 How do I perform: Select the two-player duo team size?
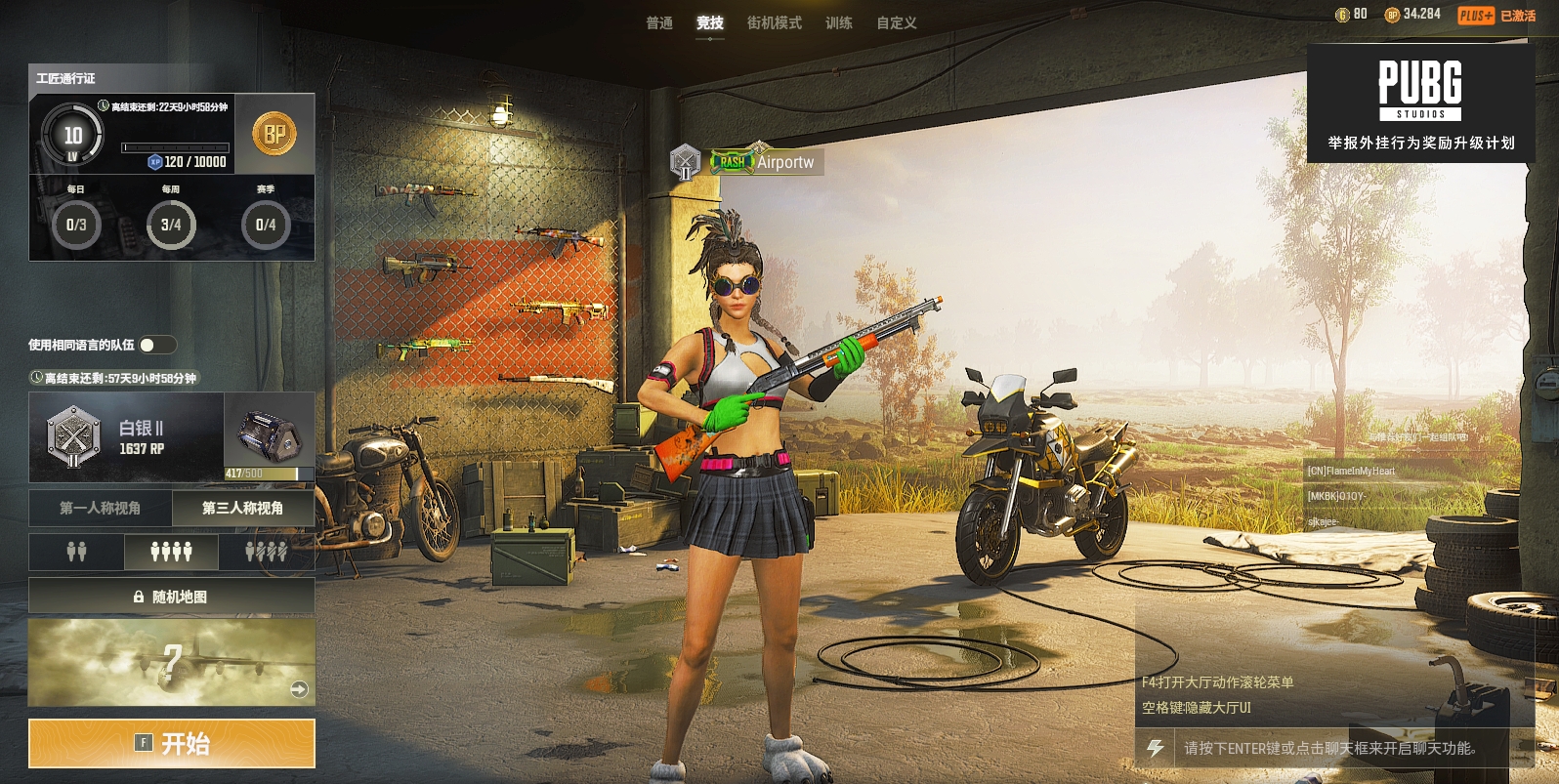(76, 553)
